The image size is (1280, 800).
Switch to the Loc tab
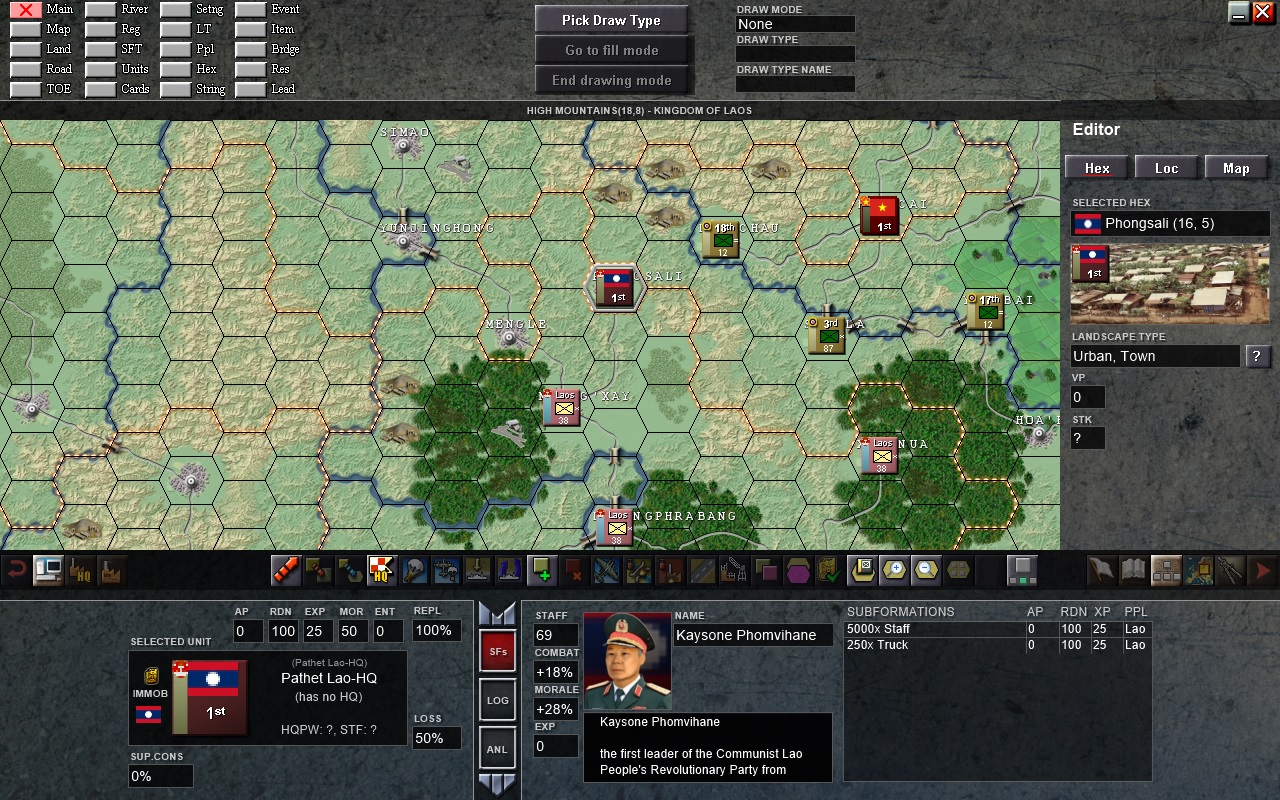tap(1166, 167)
